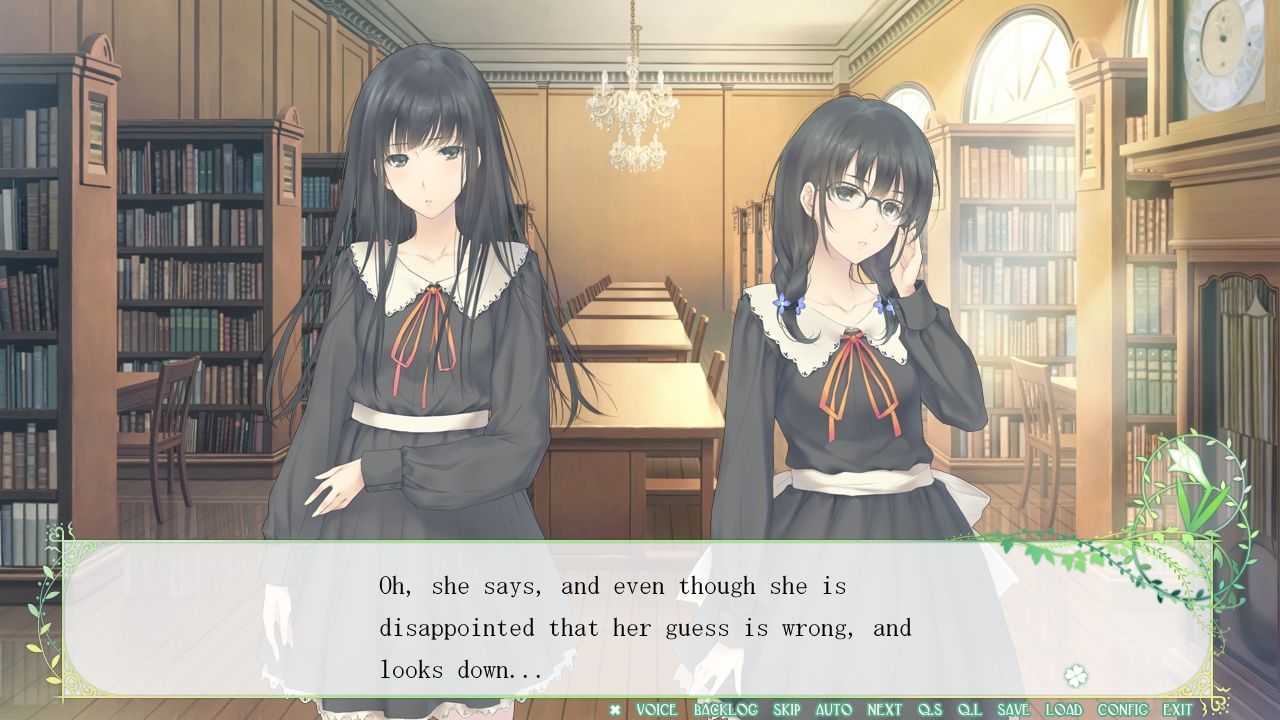Quick load with Q.L
The height and width of the screenshot is (720, 1280).
(970, 710)
